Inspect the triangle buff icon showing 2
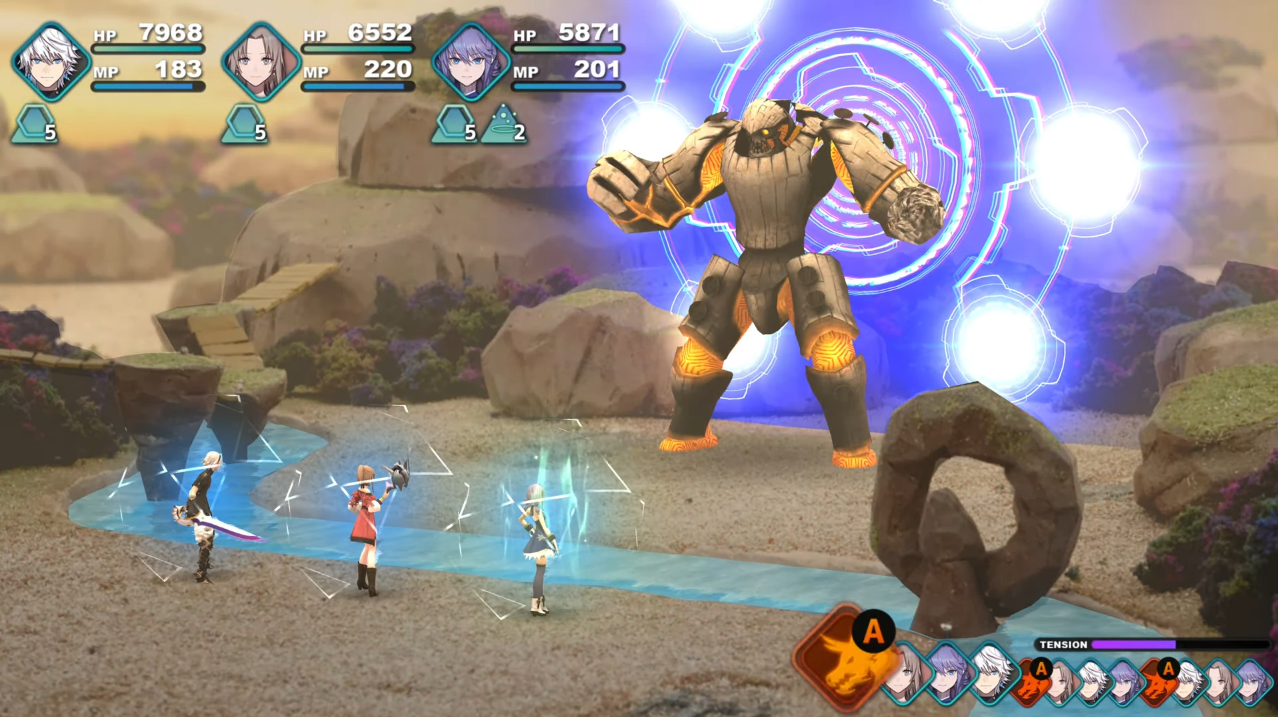The width and height of the screenshot is (1278, 717). coord(504,124)
